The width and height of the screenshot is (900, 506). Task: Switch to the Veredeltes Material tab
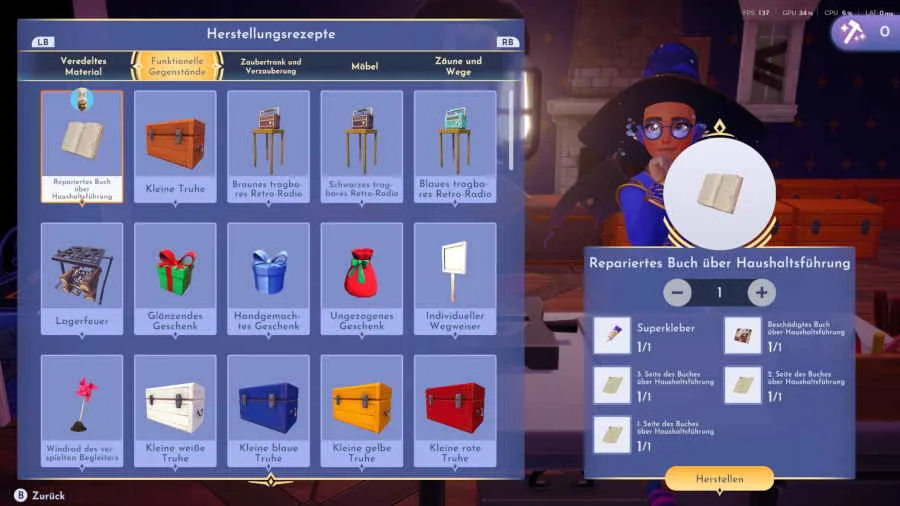coord(83,66)
